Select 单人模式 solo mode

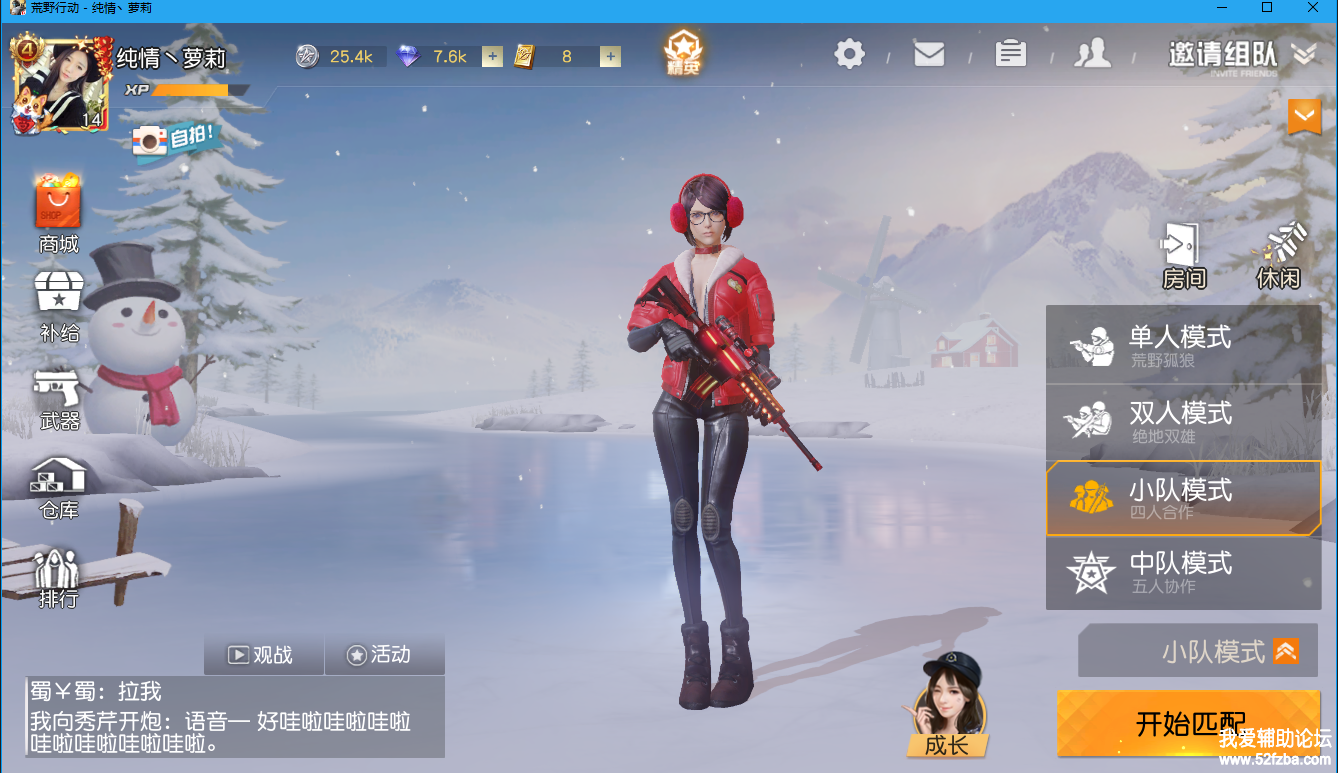pyautogui.click(x=1183, y=345)
